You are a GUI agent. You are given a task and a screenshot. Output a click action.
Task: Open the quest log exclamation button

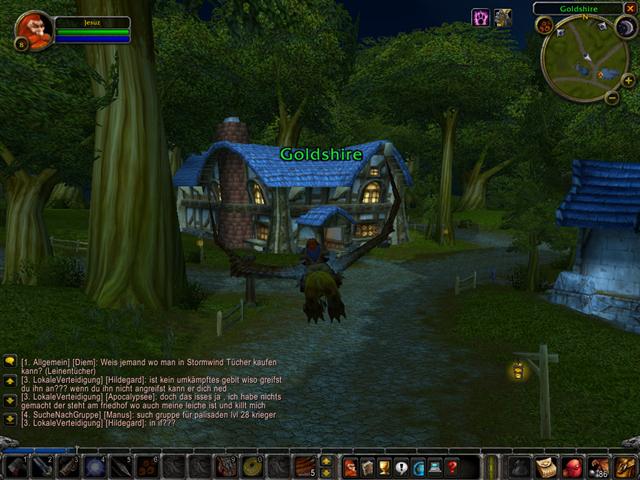click(401, 467)
